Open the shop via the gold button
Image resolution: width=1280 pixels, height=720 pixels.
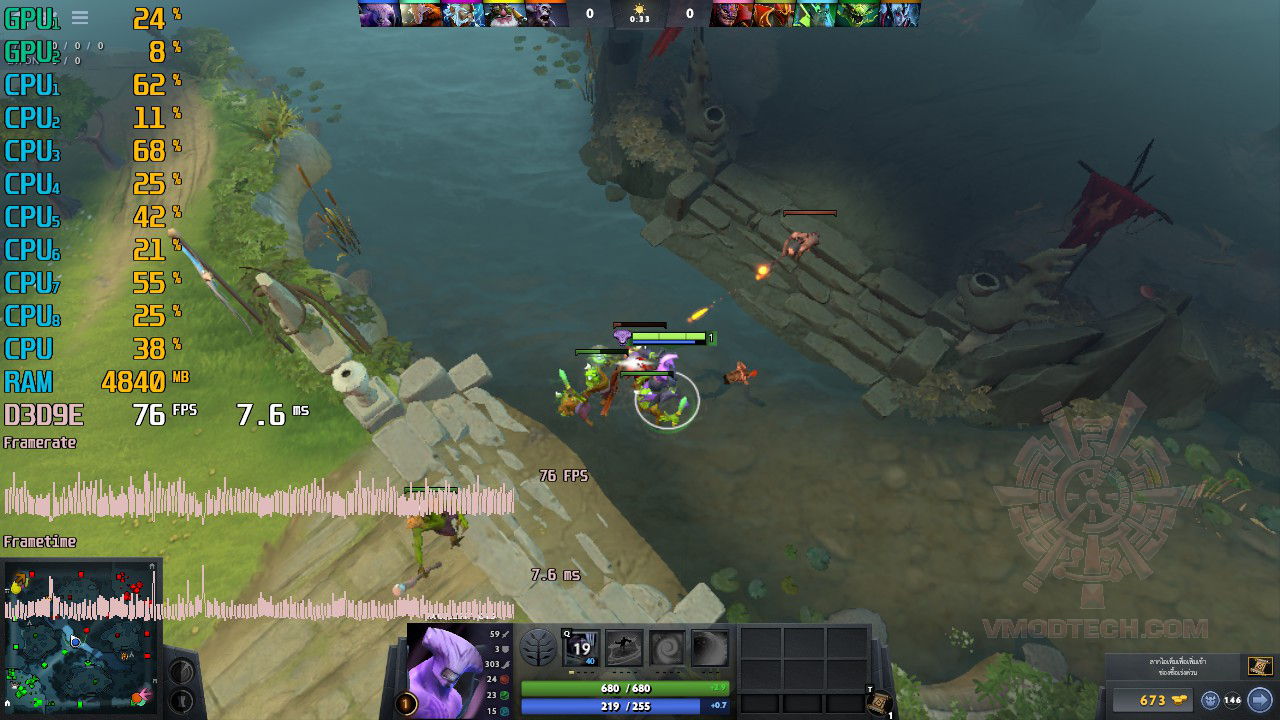click(1152, 700)
